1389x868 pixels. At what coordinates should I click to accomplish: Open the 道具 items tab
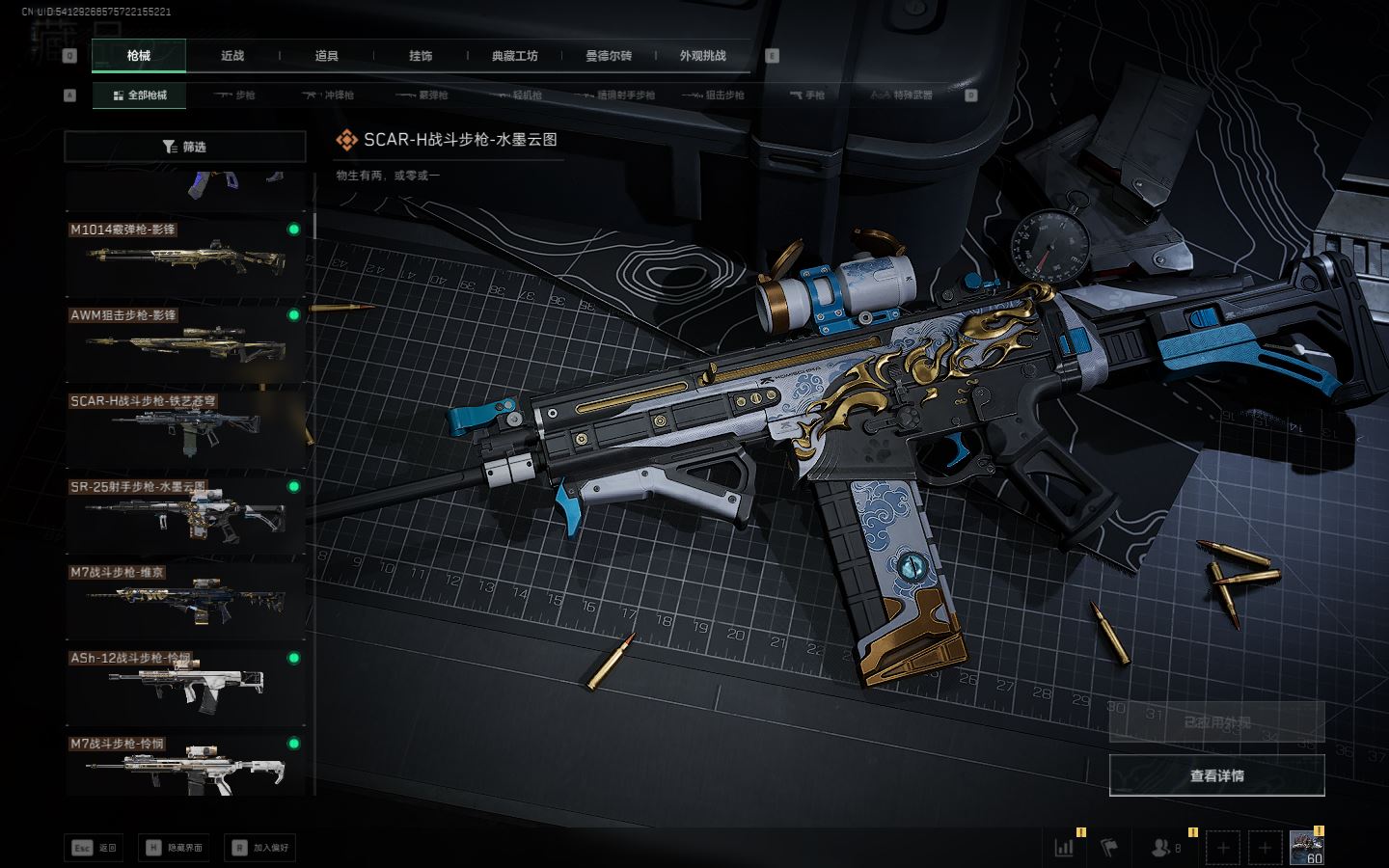pyautogui.click(x=326, y=56)
